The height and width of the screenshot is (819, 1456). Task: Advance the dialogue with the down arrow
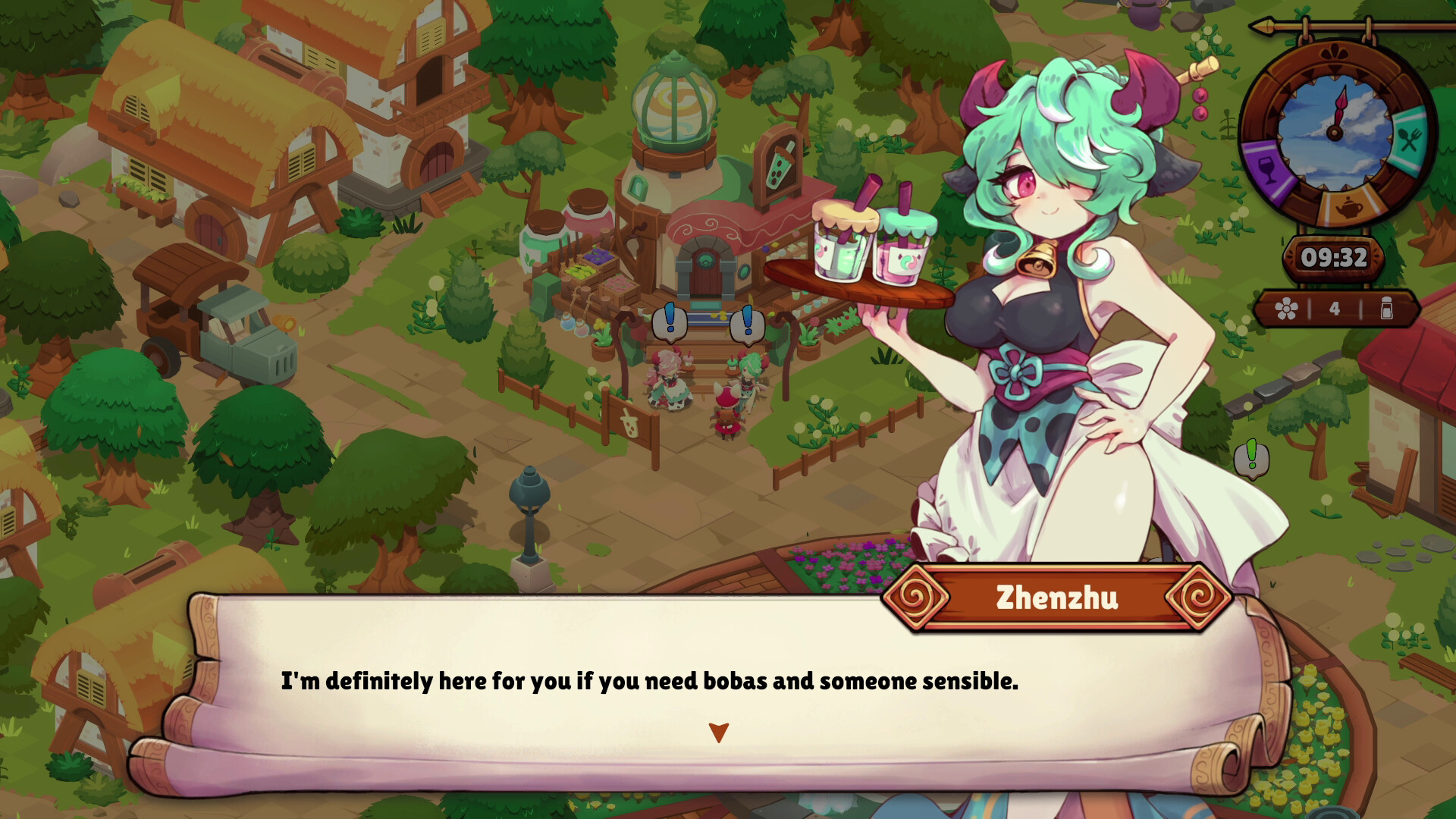[718, 733]
